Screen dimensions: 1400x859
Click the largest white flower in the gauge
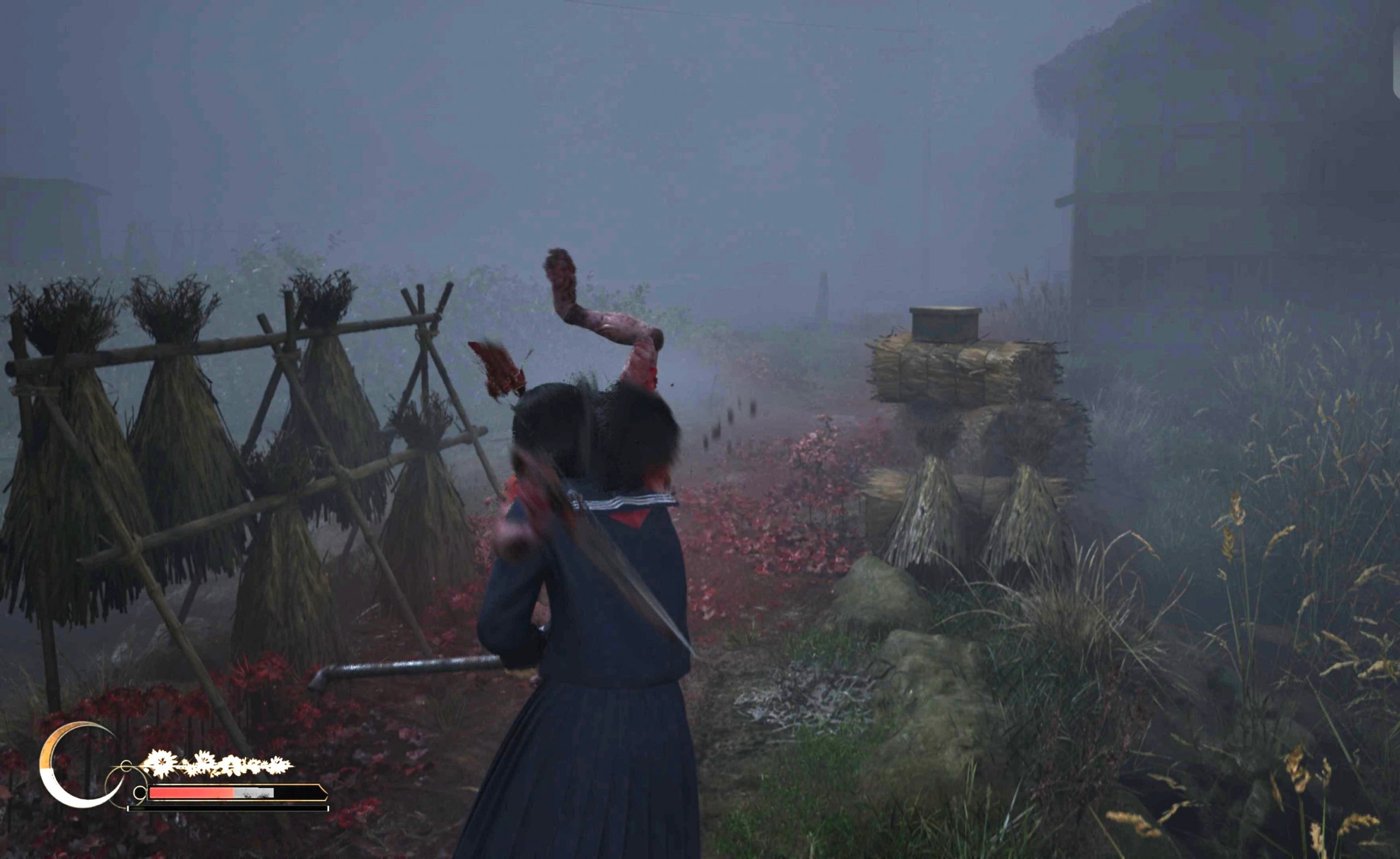[162, 763]
